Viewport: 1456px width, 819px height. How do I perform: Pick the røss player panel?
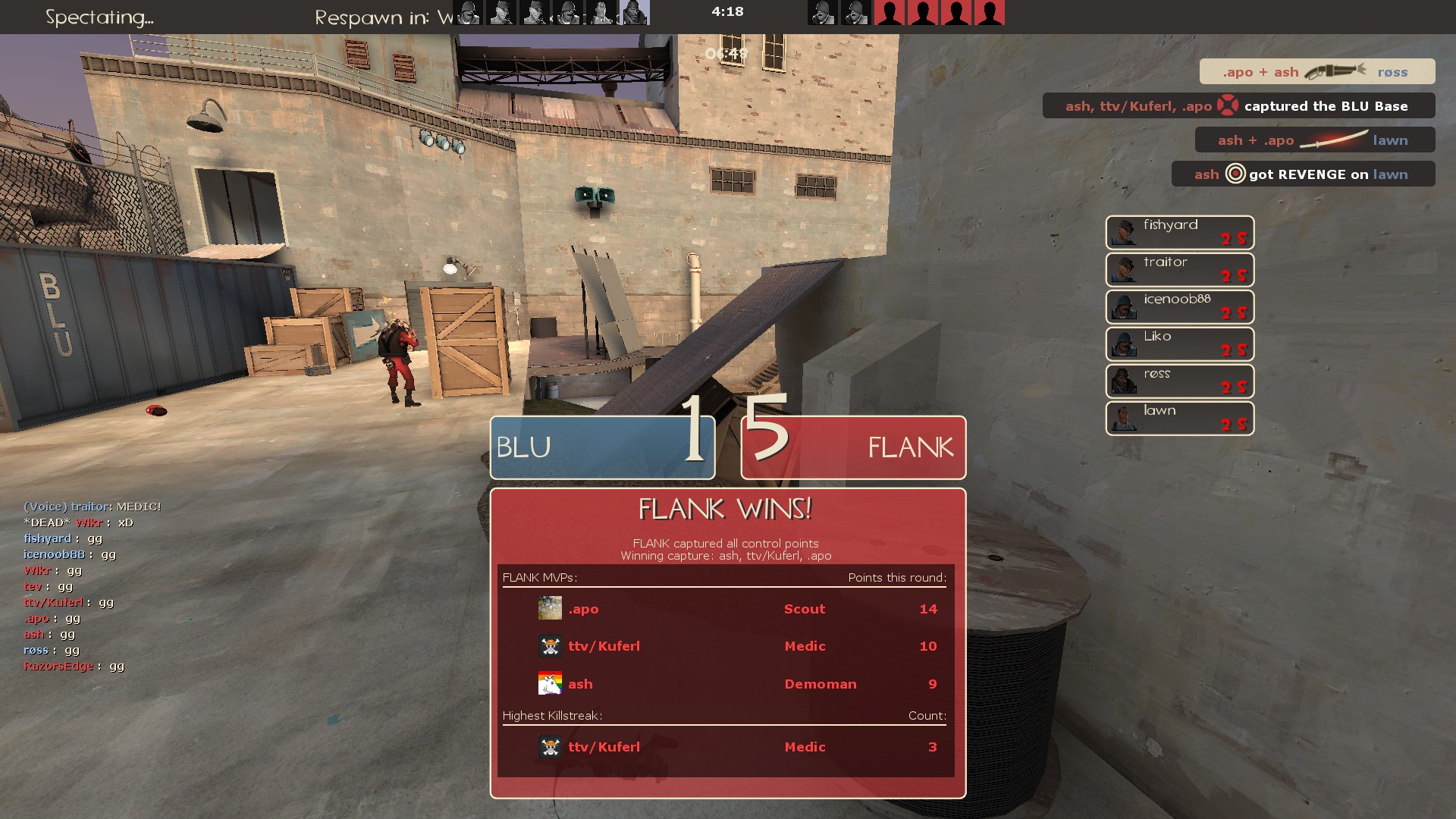(1179, 381)
